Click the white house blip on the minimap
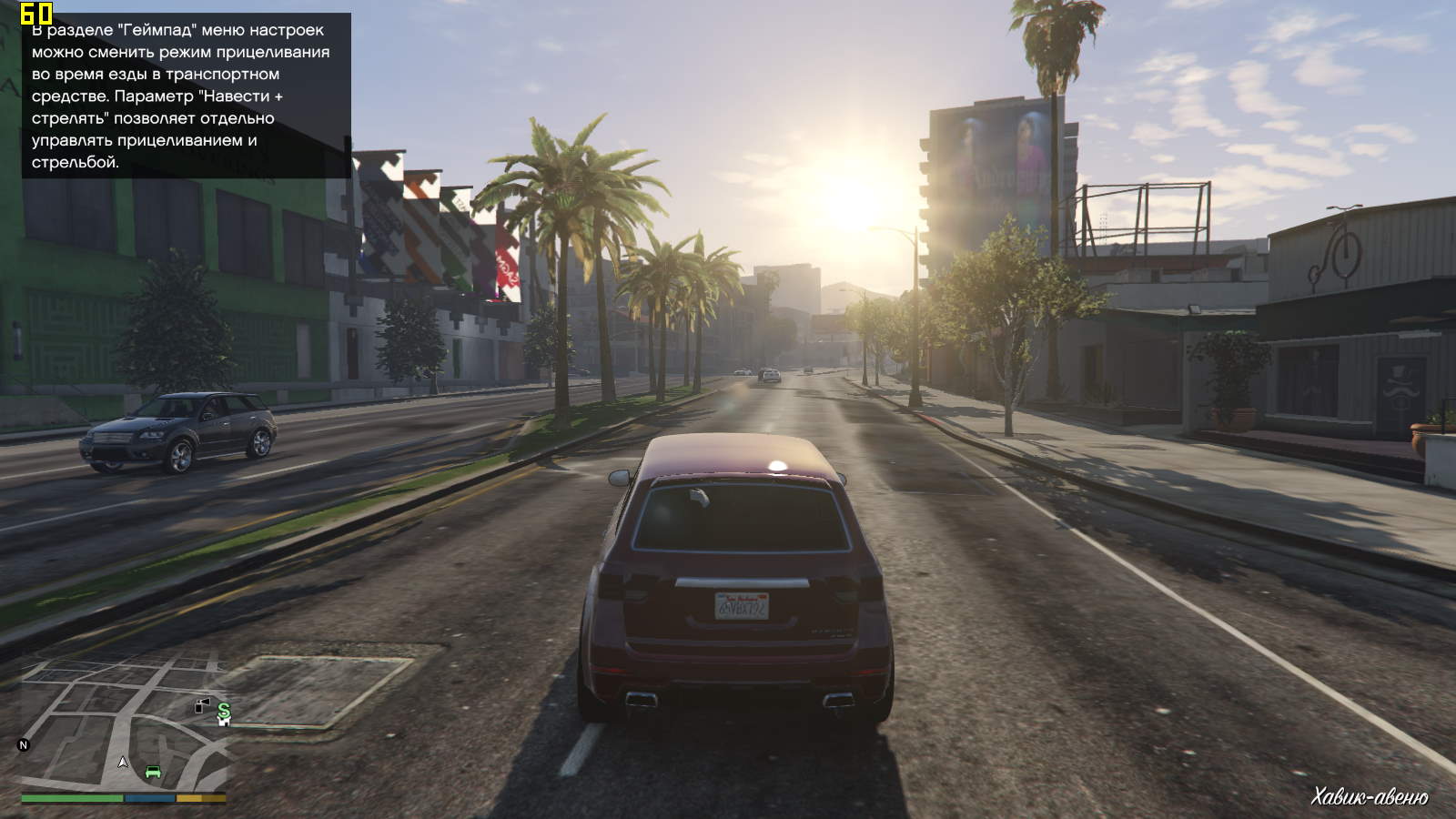This screenshot has height=819, width=1456. click(224, 721)
